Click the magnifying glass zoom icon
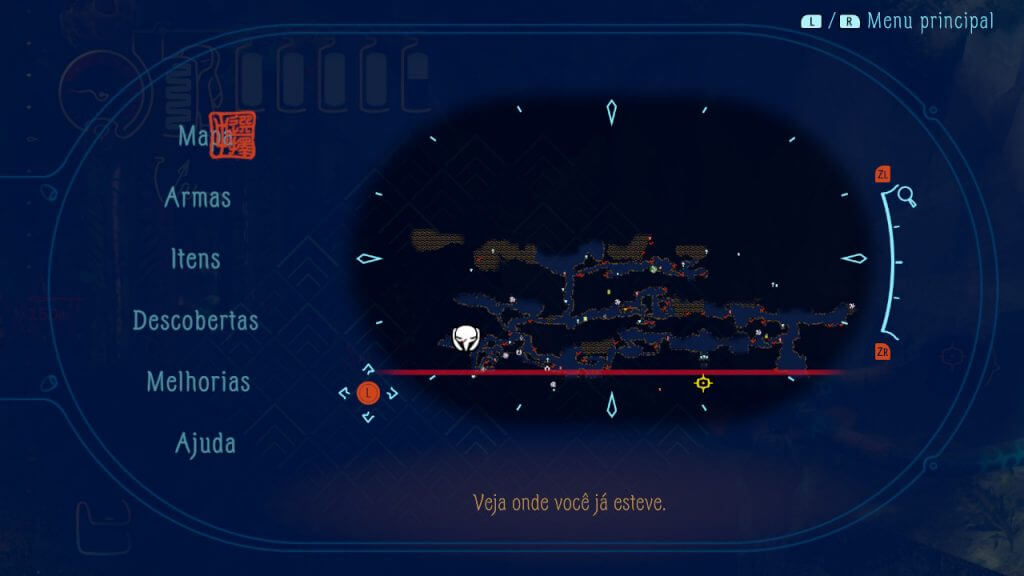1024x576 pixels. (907, 196)
